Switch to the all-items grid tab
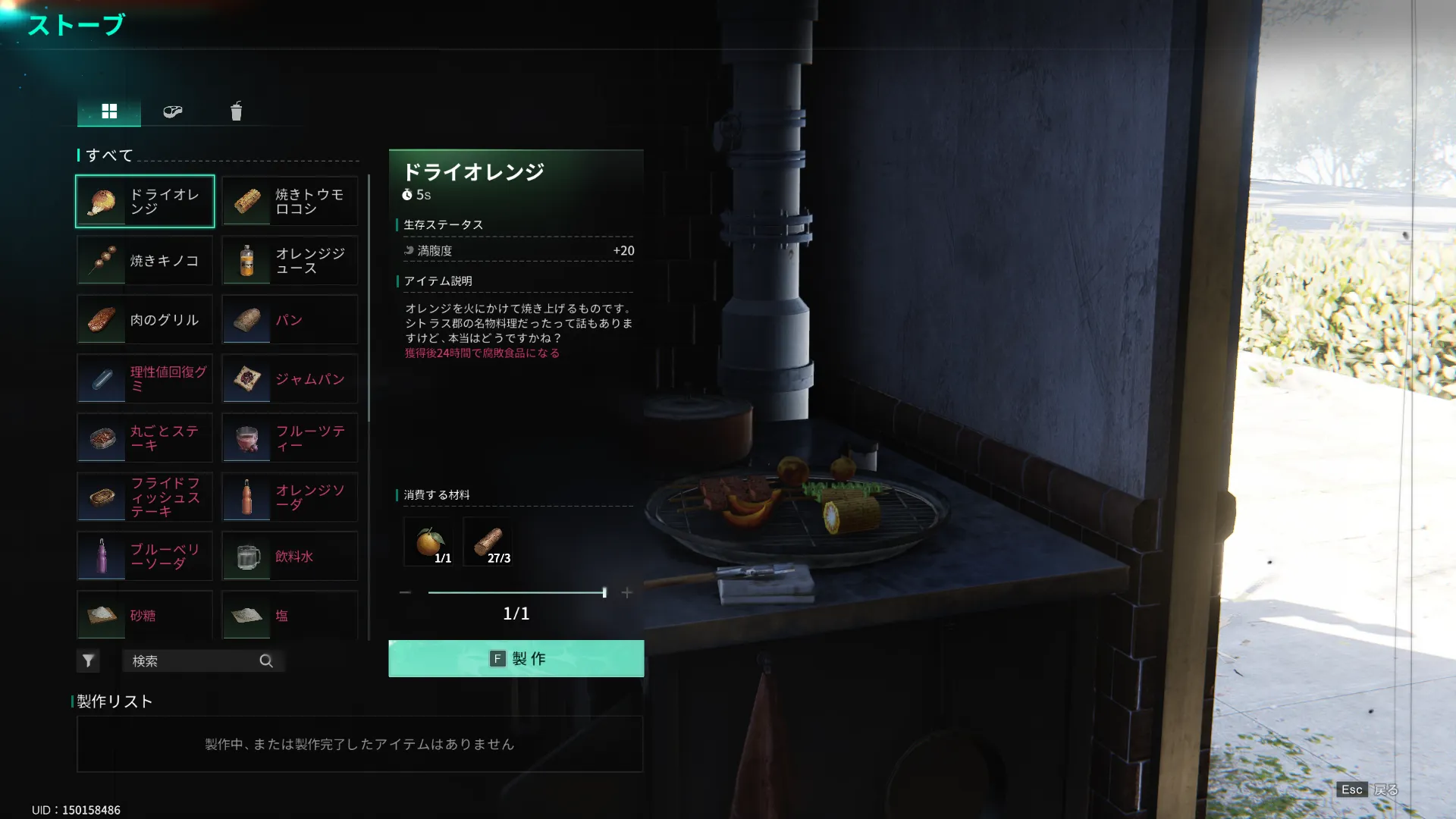Viewport: 1456px width, 819px height. click(x=109, y=111)
